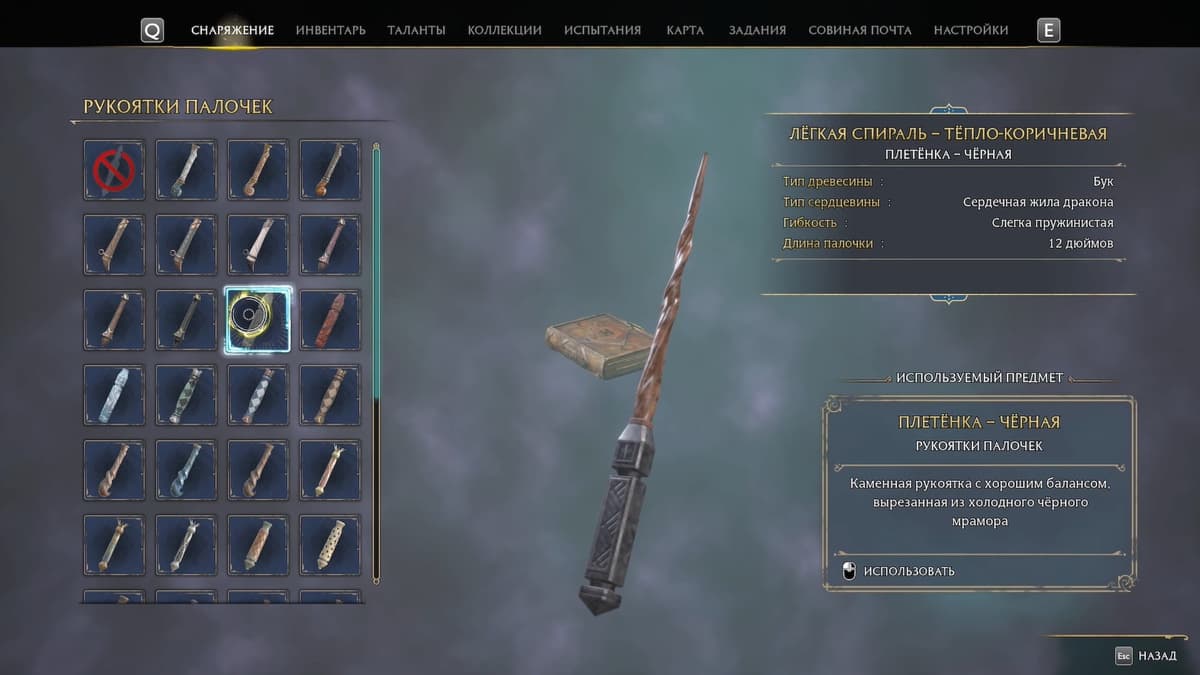Viewport: 1200px width, 675px height.
Task: Choose the white perforated wand handle slot
Action: click(x=330, y=545)
